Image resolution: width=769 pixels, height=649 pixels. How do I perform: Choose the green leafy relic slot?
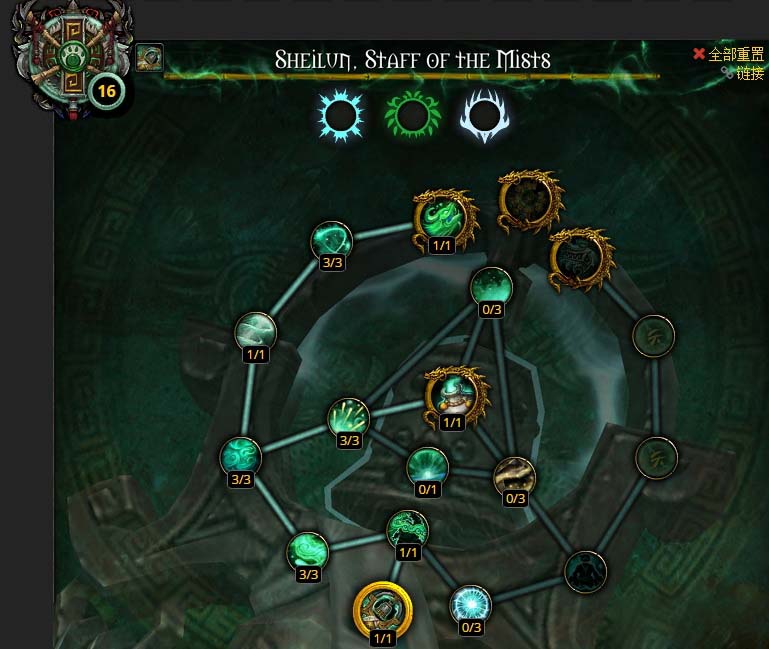pos(412,115)
